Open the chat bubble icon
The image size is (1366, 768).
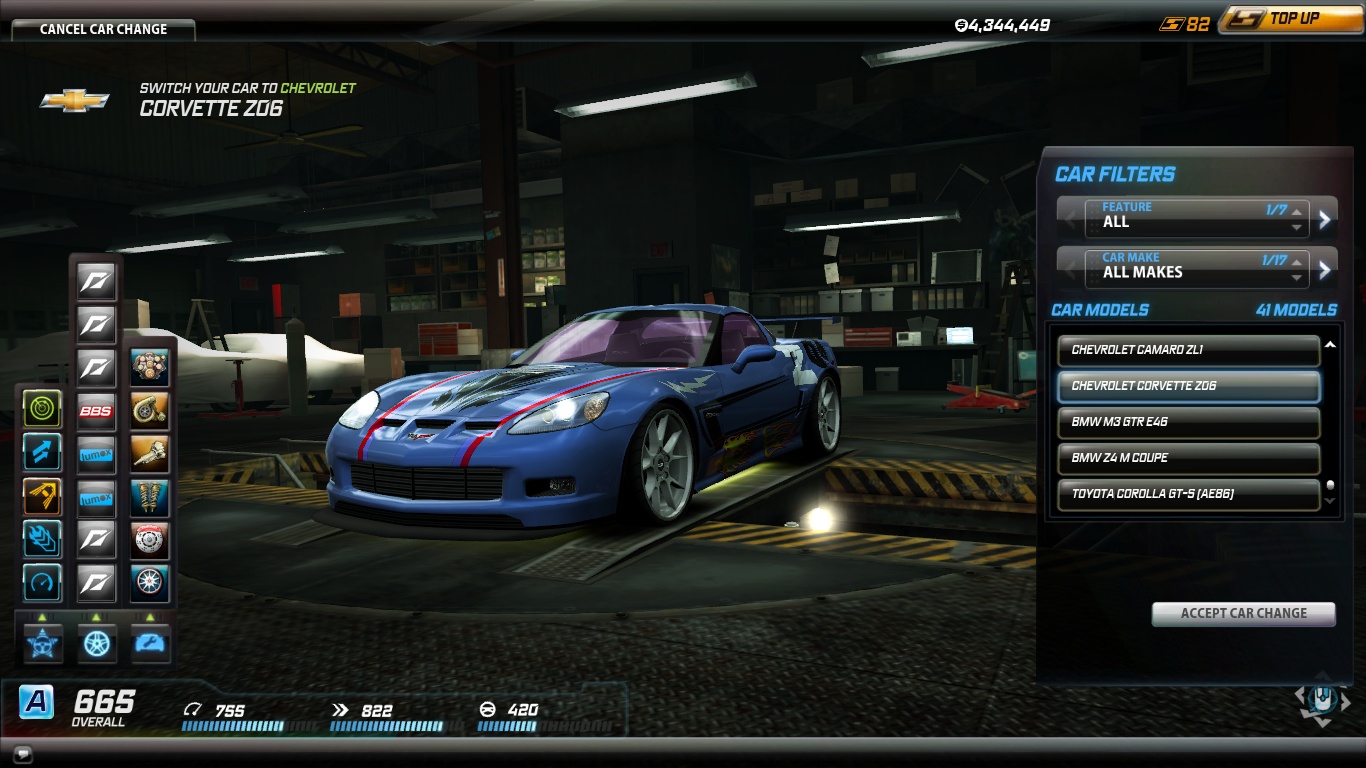pos(22,753)
